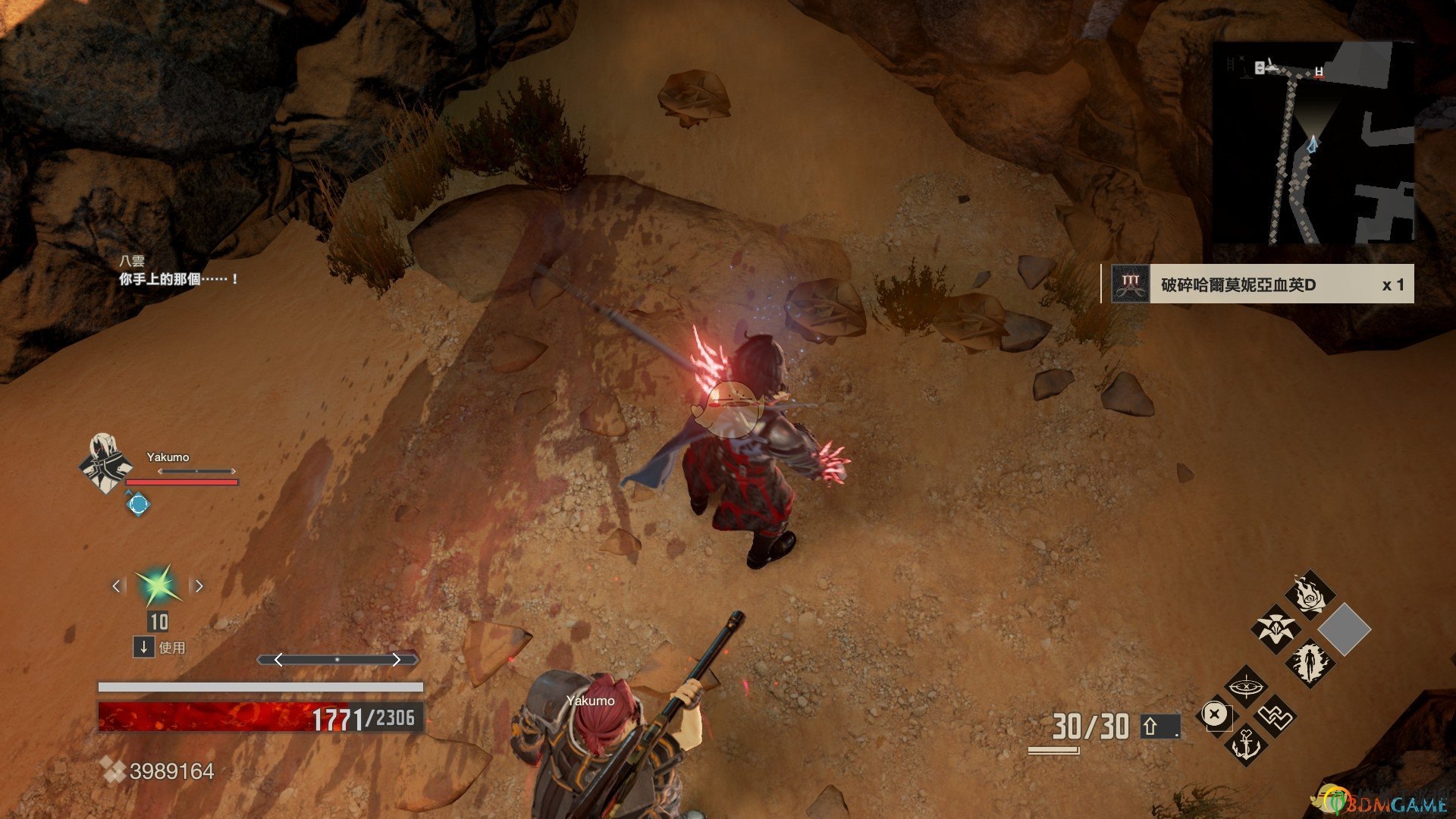Select the green star quick item
1456x819 pixels.
(158, 585)
